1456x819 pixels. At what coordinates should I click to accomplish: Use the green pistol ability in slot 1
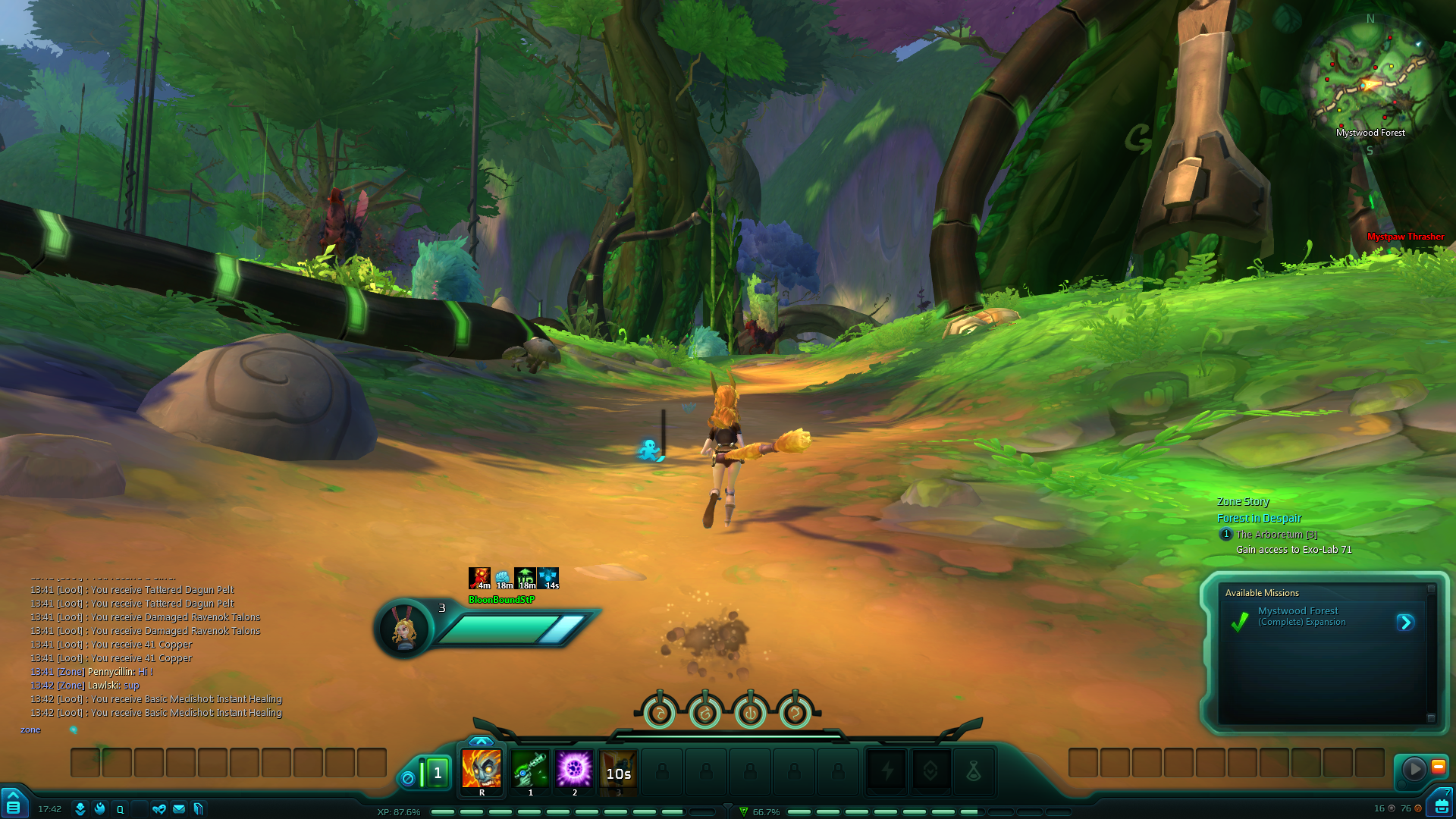(x=530, y=770)
